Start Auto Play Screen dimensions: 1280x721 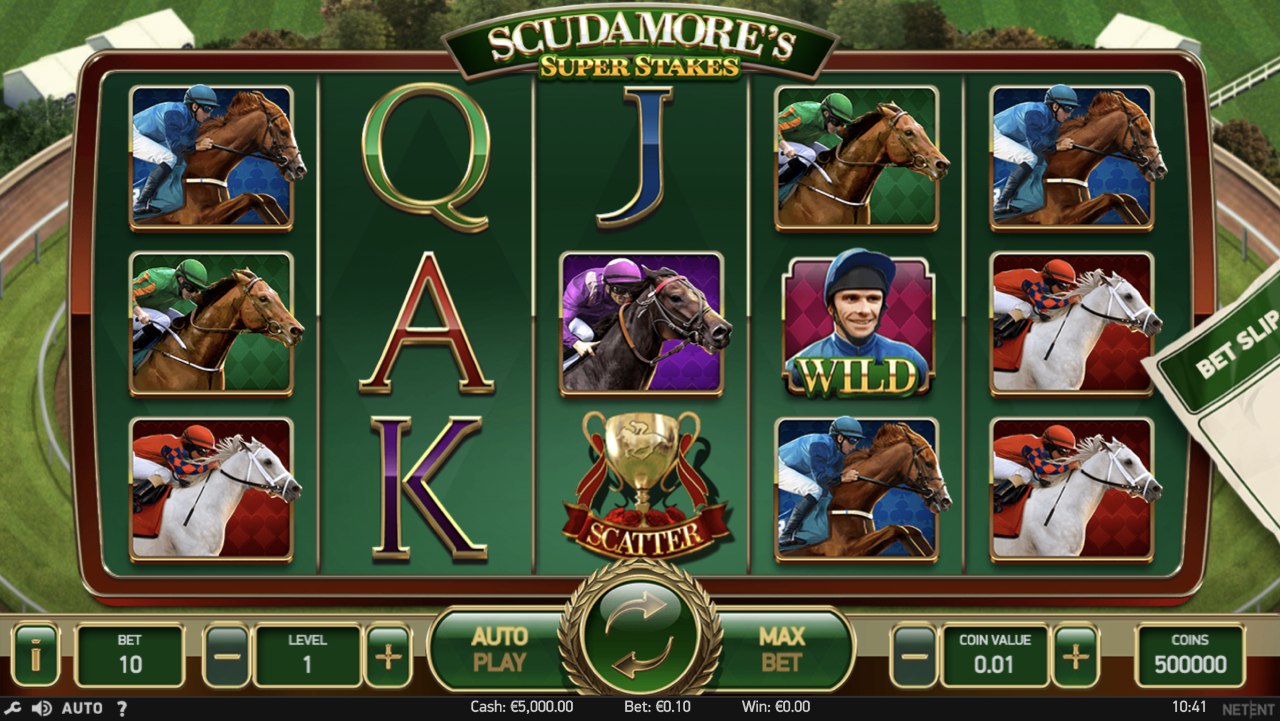(x=498, y=649)
